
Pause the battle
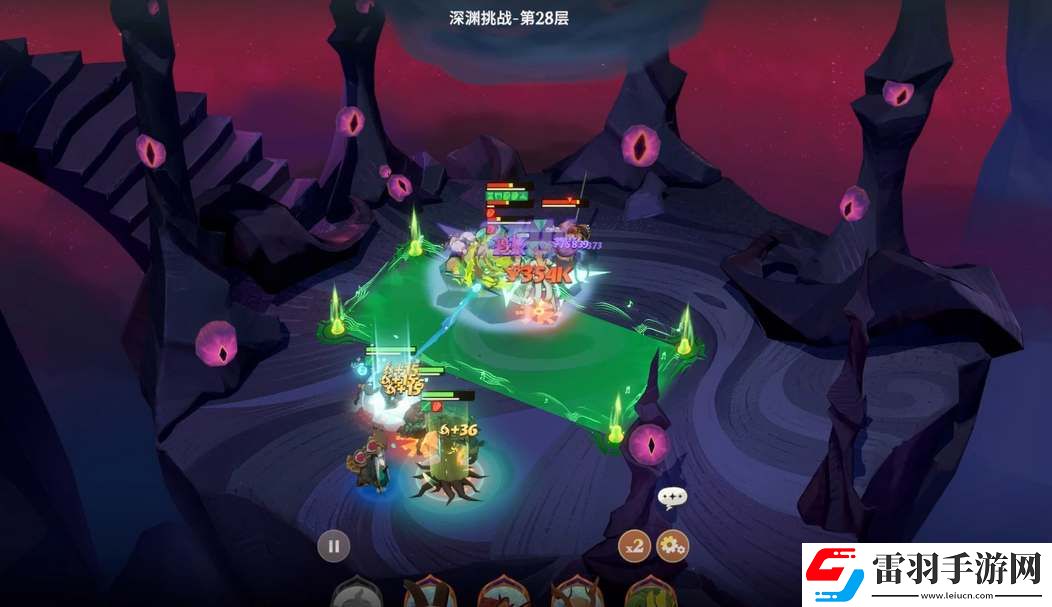334,546
